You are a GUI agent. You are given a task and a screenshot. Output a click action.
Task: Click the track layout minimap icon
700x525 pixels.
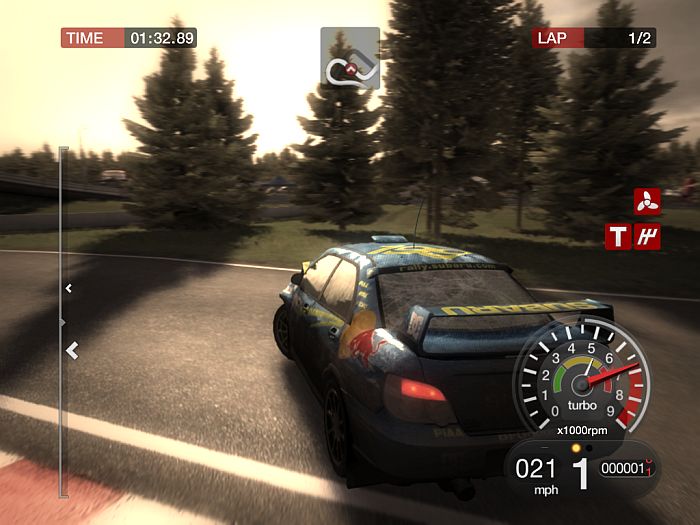click(350, 58)
